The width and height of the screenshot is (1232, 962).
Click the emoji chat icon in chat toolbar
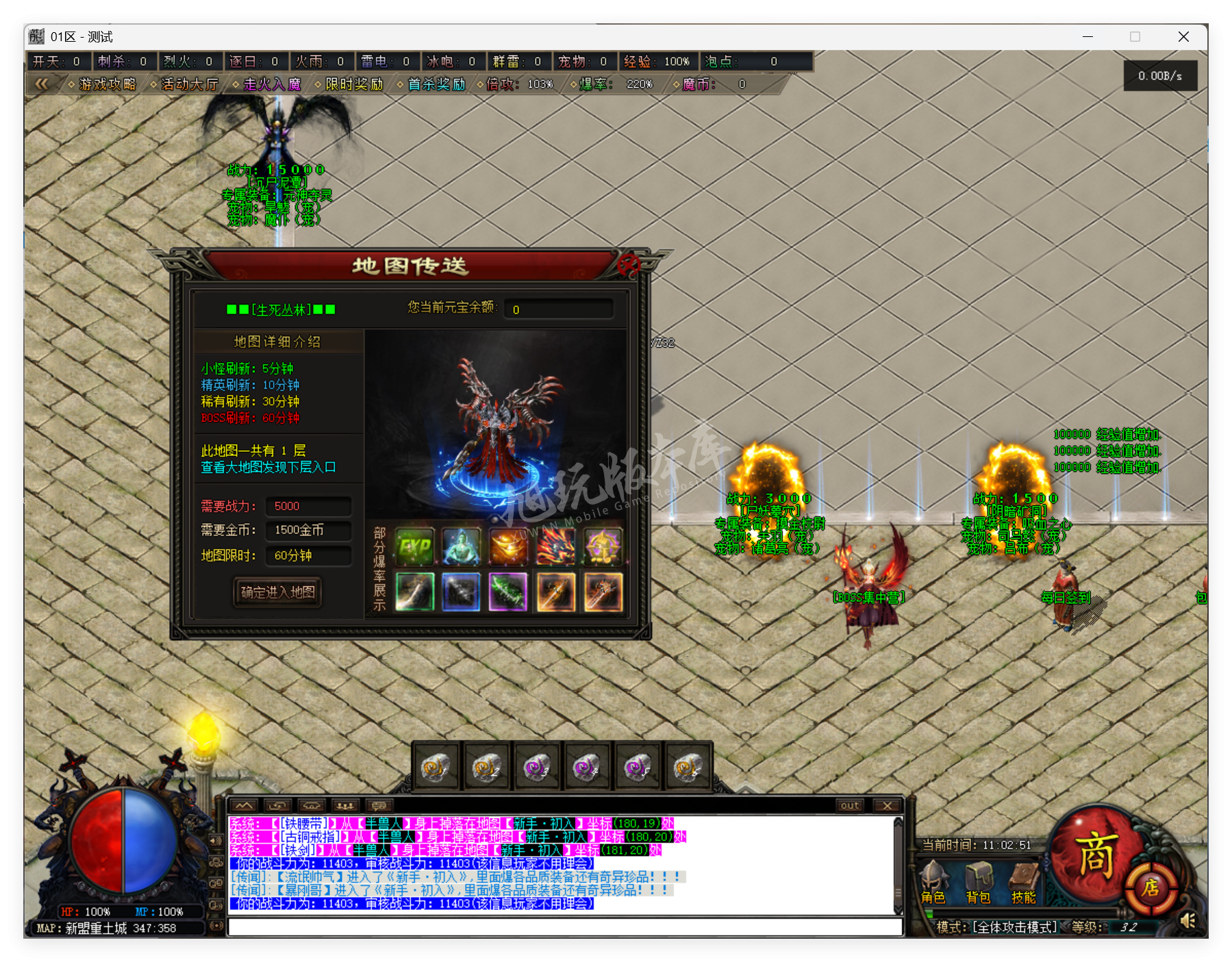coord(379,806)
